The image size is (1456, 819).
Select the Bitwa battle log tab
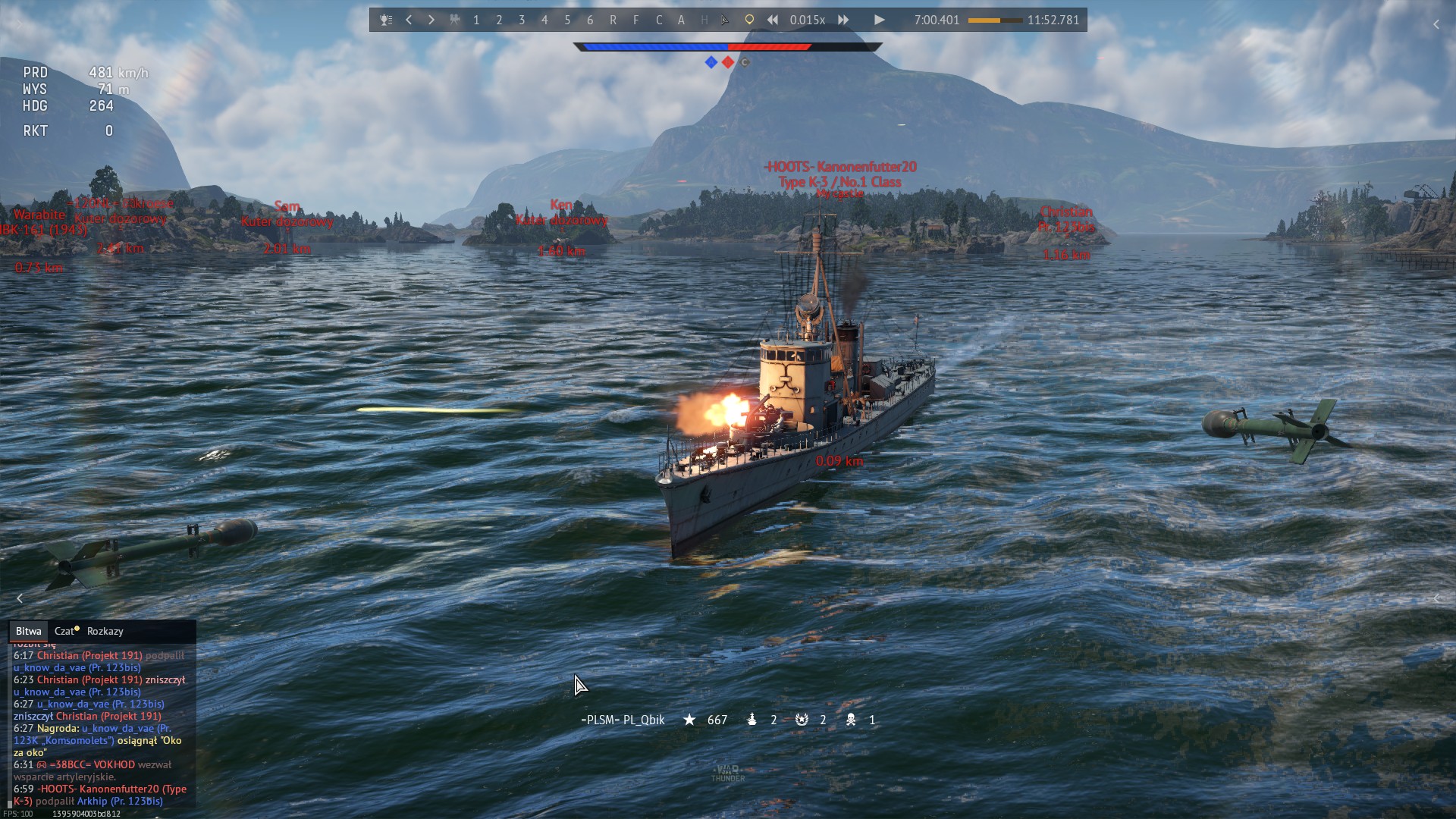28,631
